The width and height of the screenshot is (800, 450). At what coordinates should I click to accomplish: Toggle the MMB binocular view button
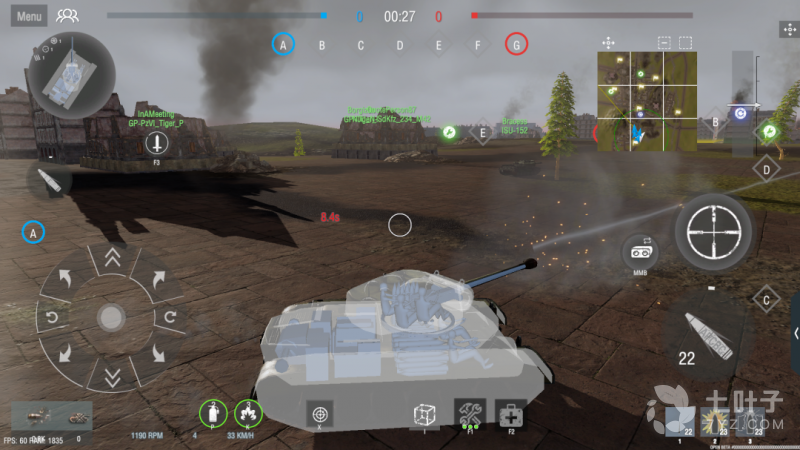[640, 251]
